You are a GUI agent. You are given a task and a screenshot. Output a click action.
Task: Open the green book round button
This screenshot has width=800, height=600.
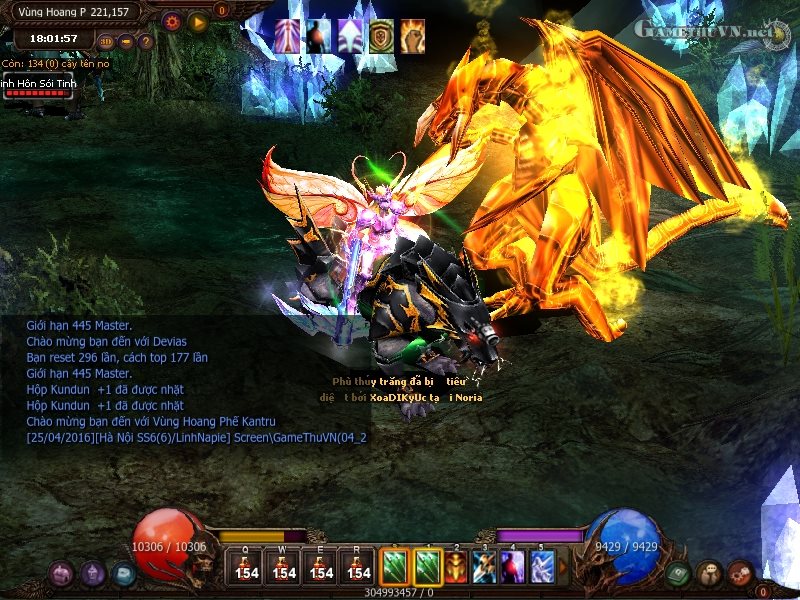[679, 573]
